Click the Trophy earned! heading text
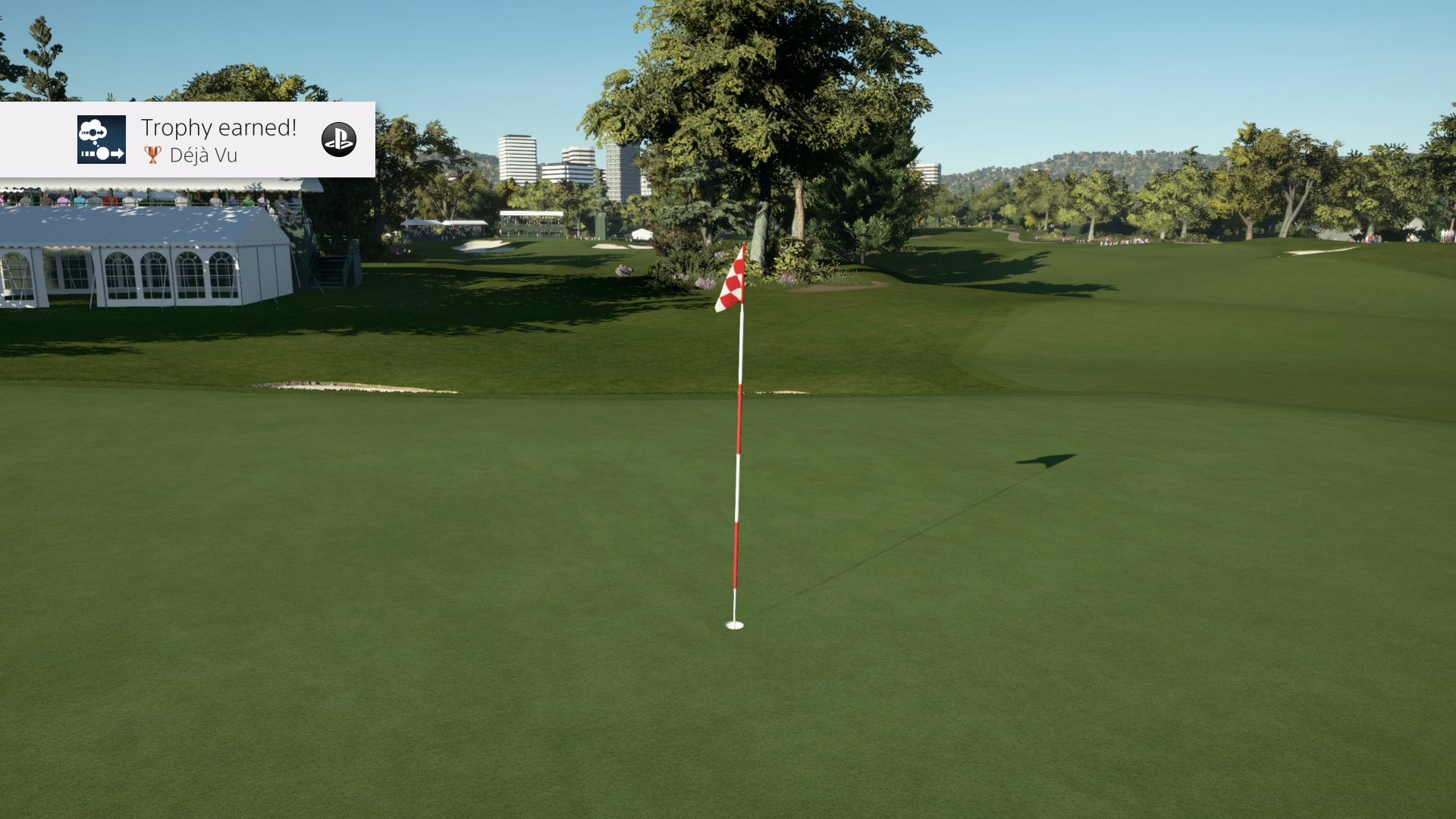The height and width of the screenshot is (819, 1456). pos(218,128)
